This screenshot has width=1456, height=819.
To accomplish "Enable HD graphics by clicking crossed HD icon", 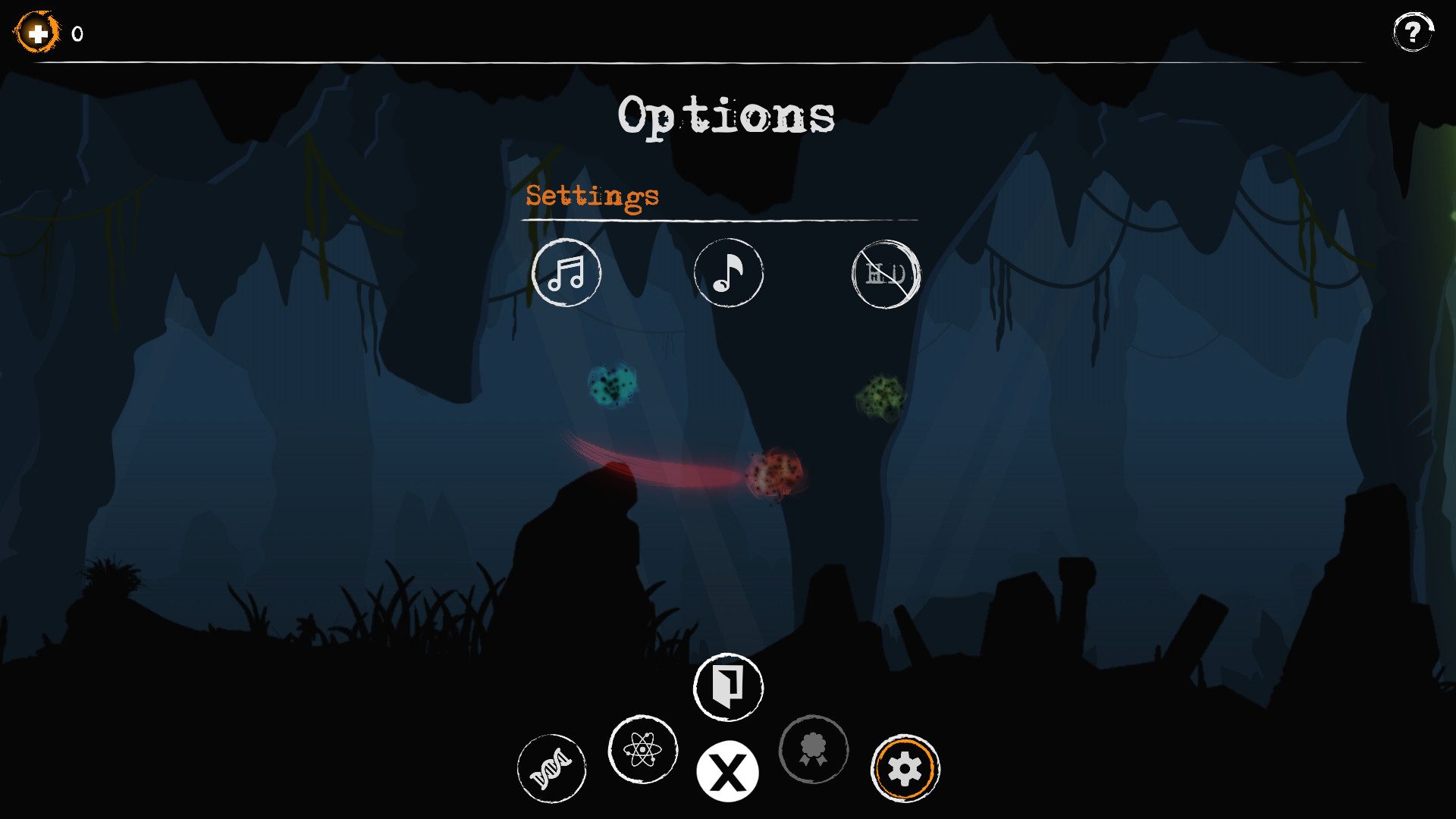I will (886, 275).
